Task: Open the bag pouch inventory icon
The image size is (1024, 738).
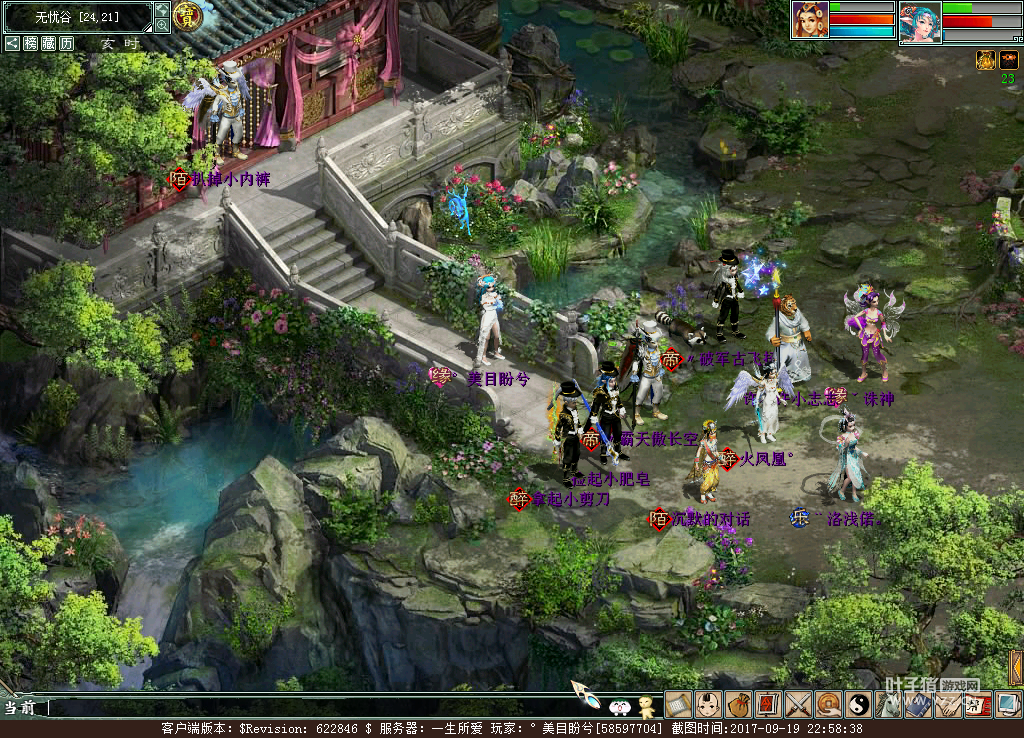Action: pyautogui.click(x=738, y=704)
